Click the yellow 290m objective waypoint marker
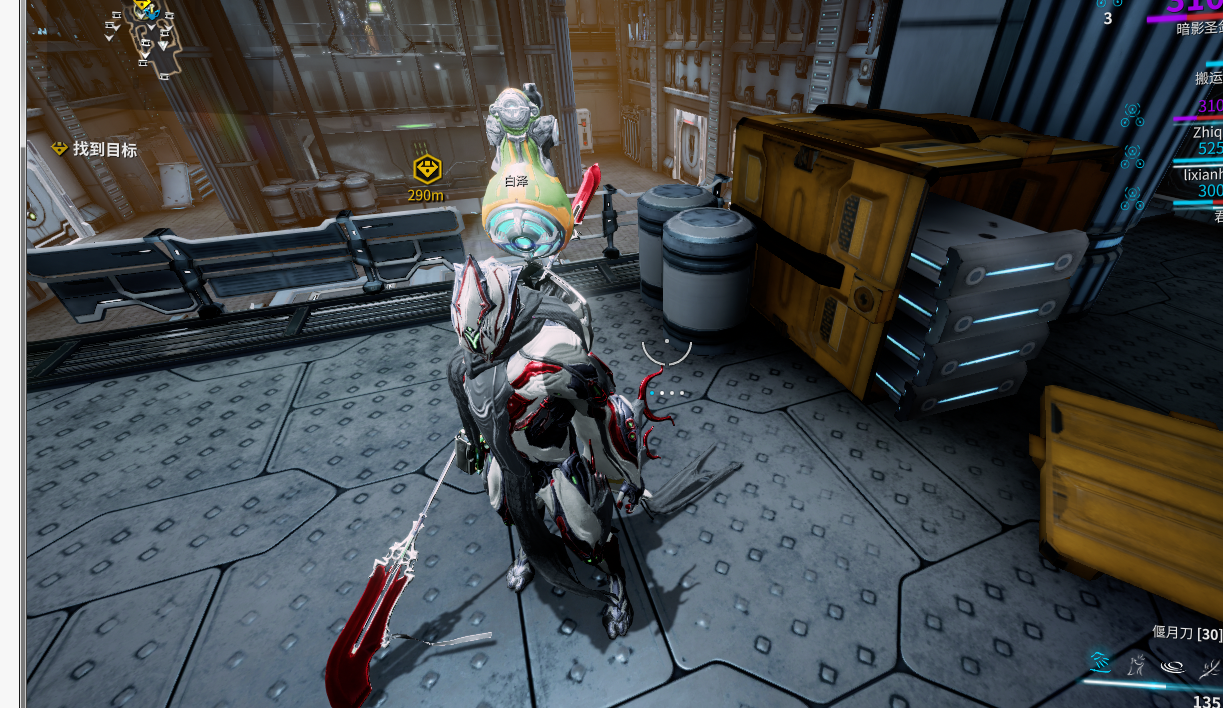The image size is (1223, 708). [427, 170]
